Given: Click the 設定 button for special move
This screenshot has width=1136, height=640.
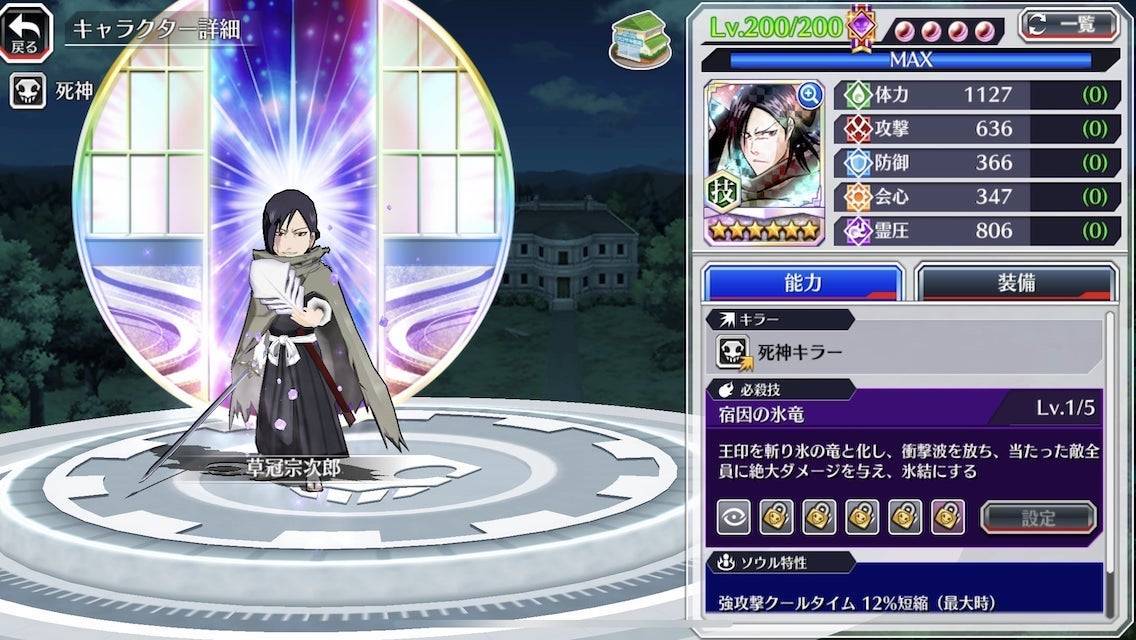Looking at the screenshot, I should tap(1038, 517).
